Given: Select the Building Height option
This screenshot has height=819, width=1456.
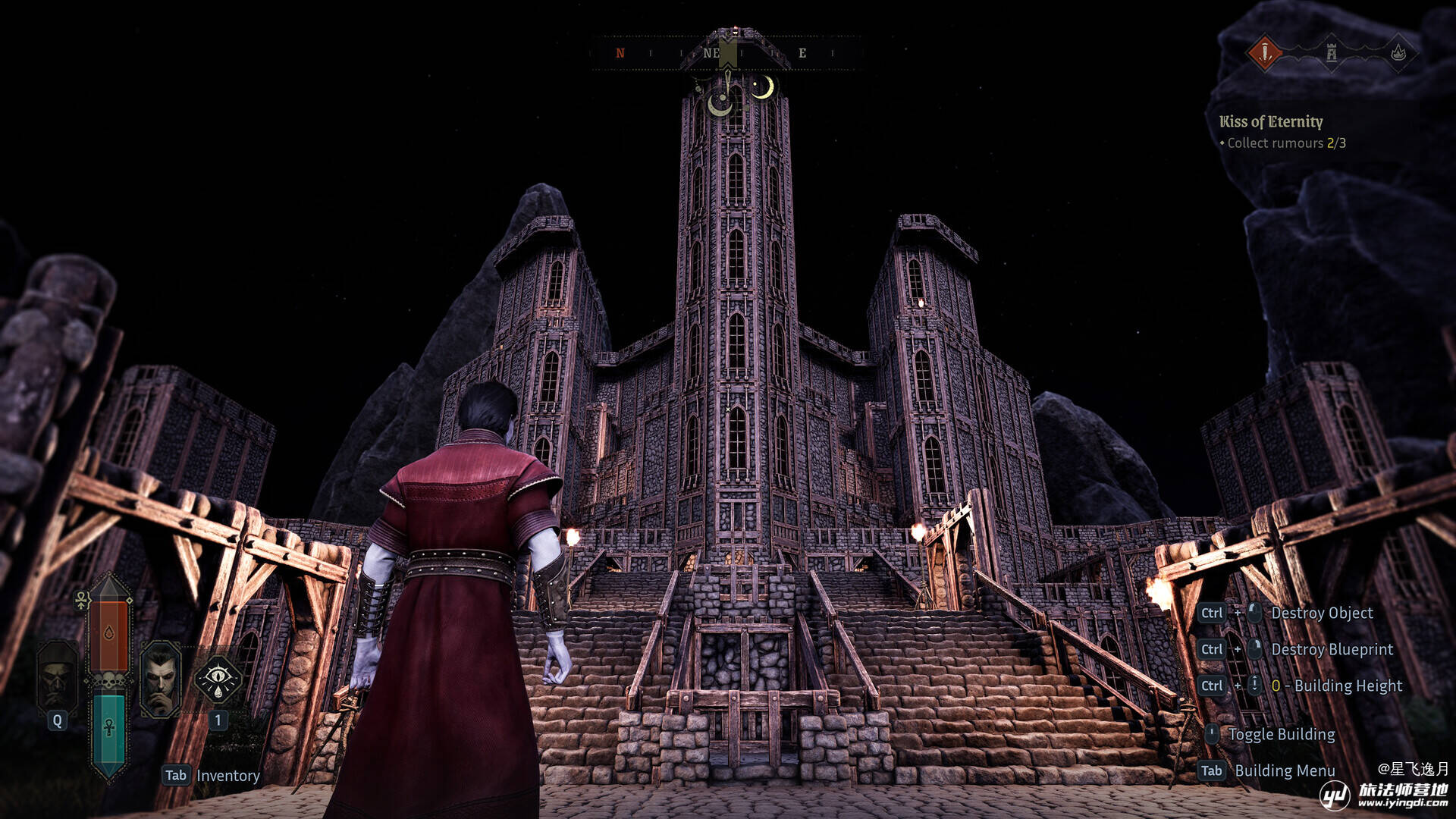Looking at the screenshot, I should coord(1348,686).
